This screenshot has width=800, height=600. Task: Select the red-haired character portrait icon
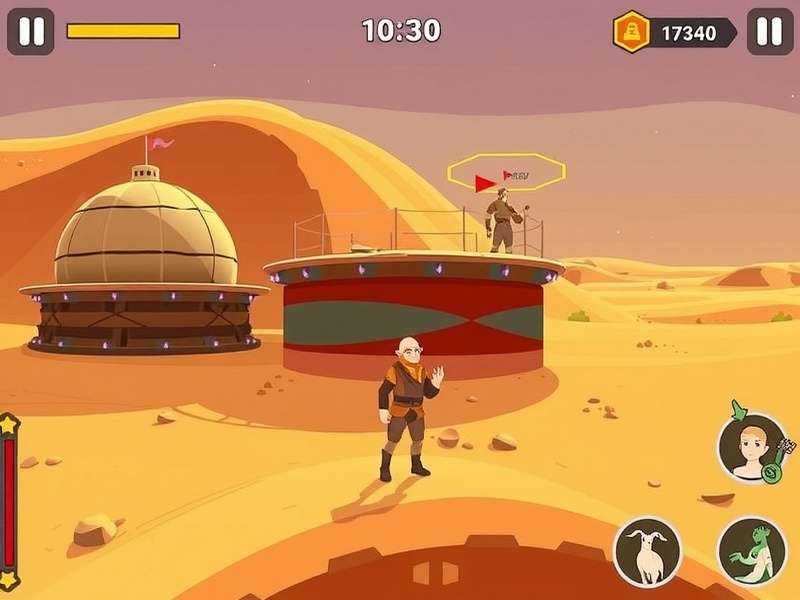(750, 449)
